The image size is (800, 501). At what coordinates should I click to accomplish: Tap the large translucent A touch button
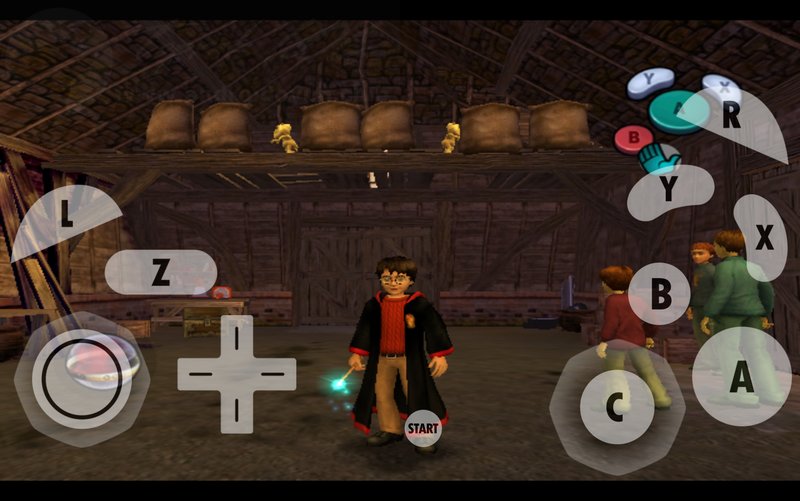[x=741, y=376]
